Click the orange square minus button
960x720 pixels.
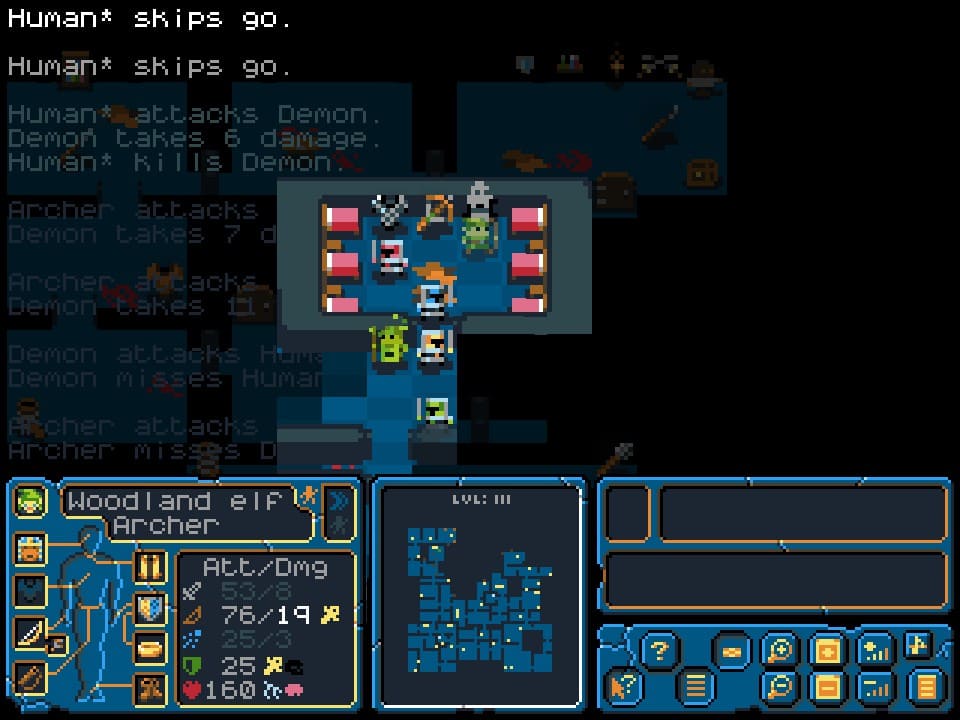coord(826,687)
